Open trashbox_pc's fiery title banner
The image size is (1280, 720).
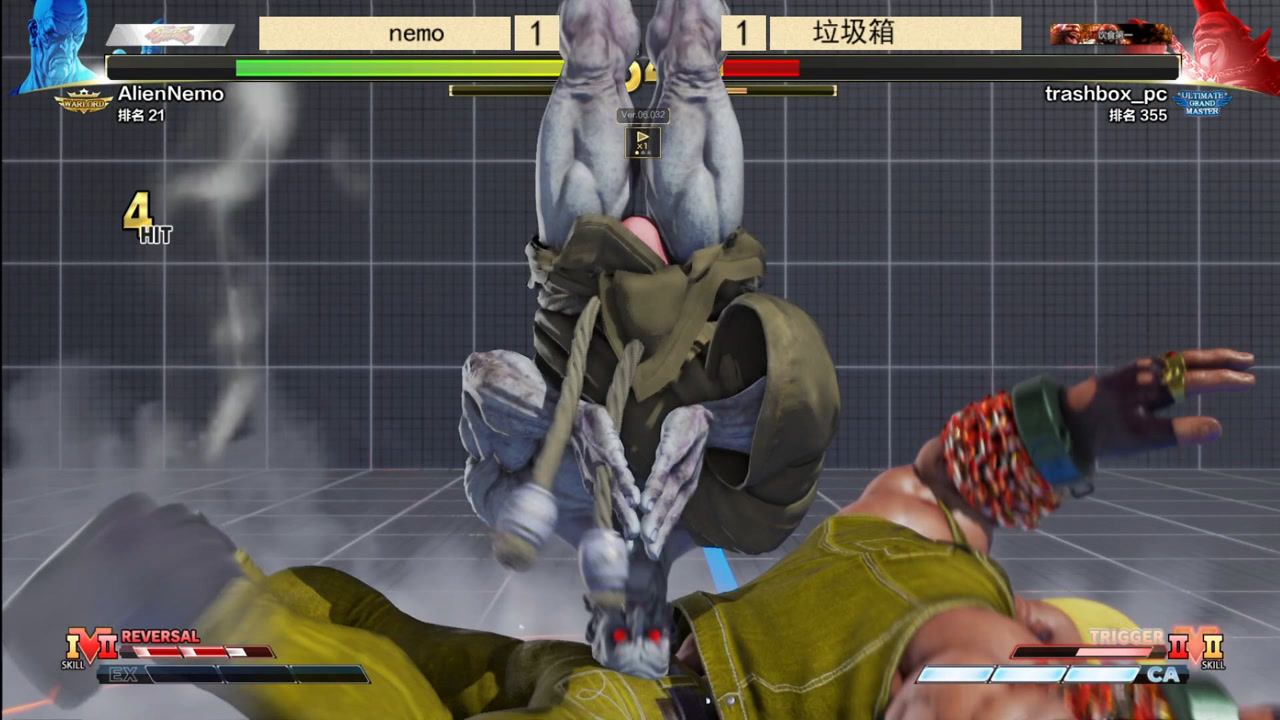tap(1110, 34)
